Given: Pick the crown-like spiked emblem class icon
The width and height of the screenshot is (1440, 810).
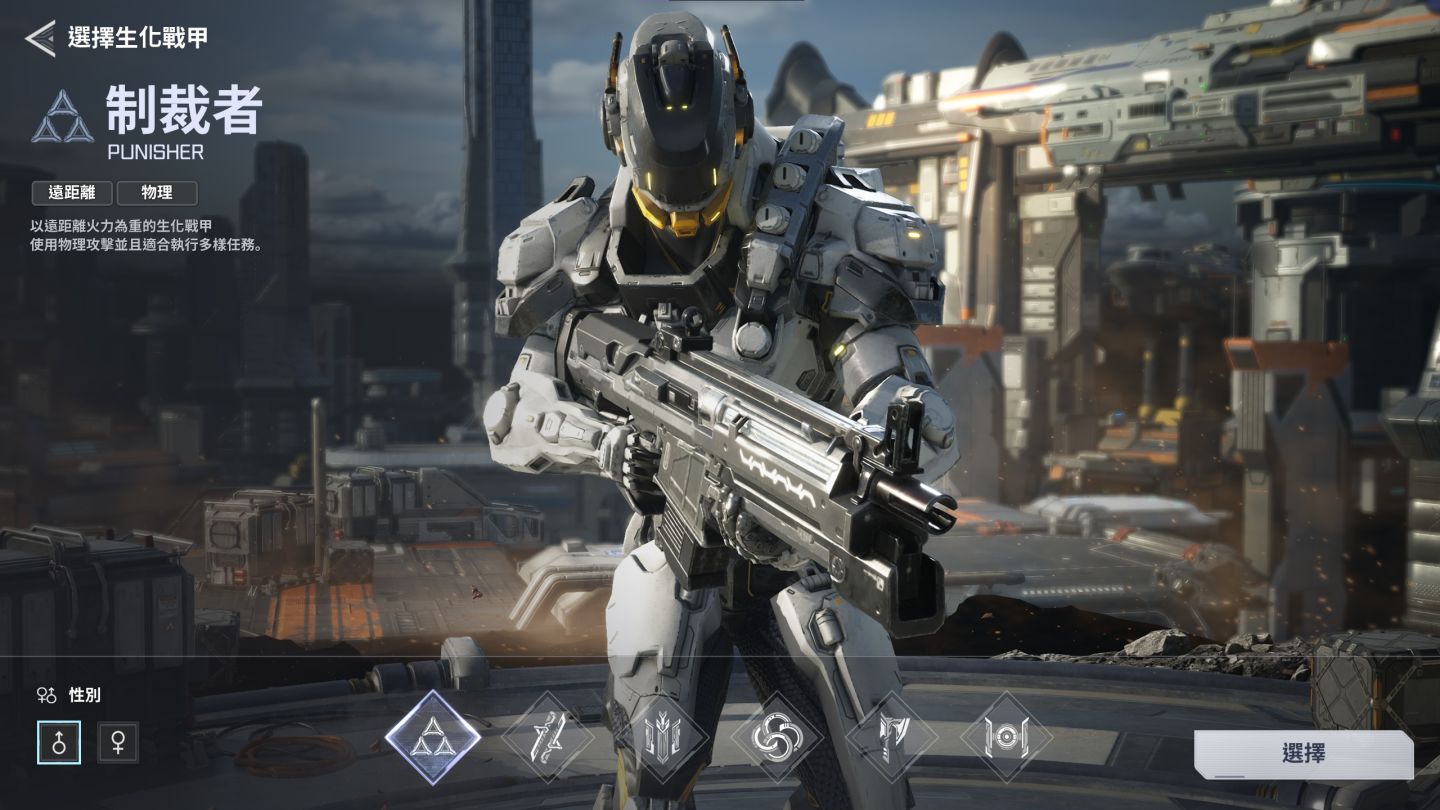Looking at the screenshot, I should (662, 739).
